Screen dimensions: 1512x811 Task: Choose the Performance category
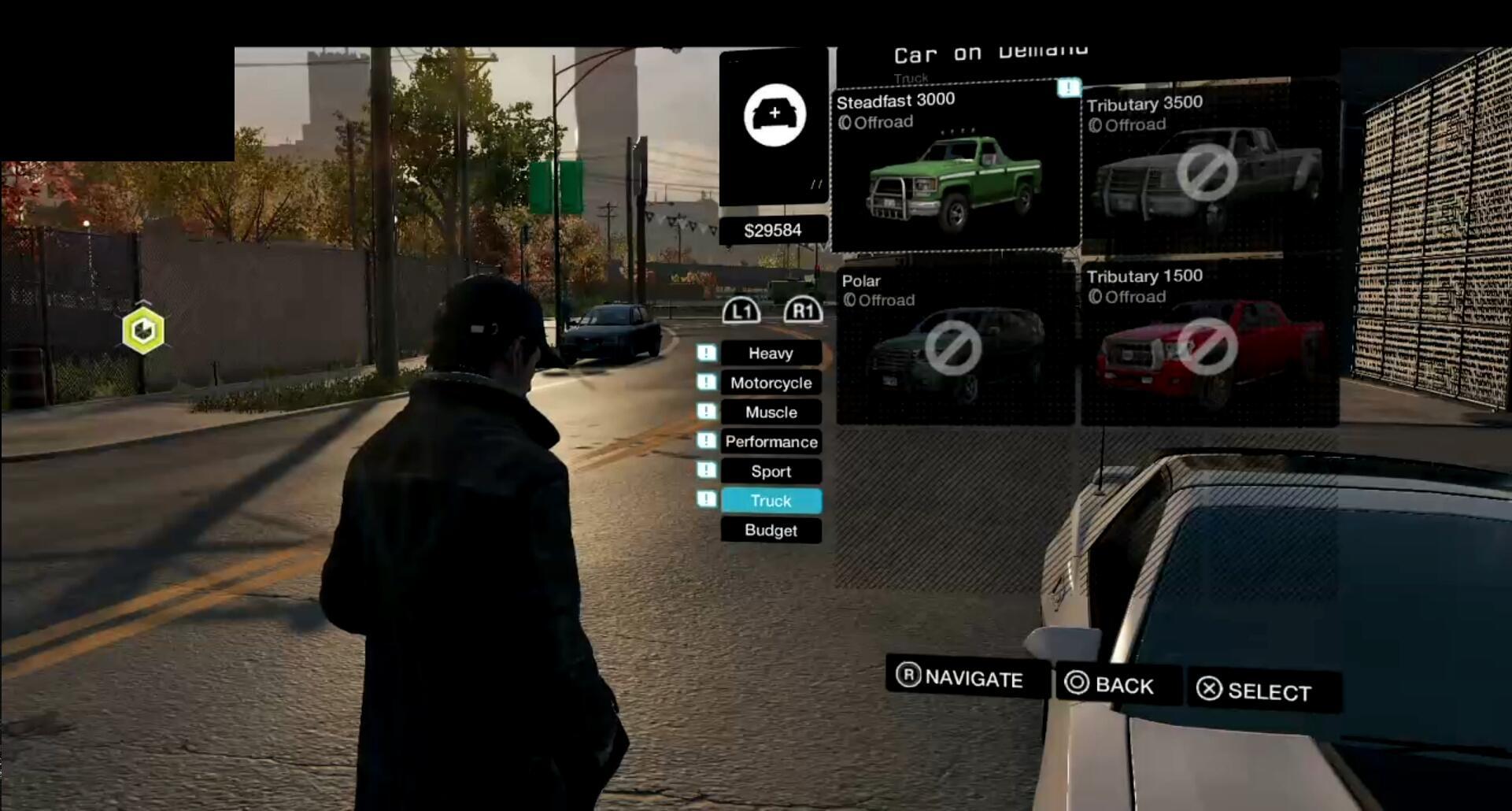(771, 442)
